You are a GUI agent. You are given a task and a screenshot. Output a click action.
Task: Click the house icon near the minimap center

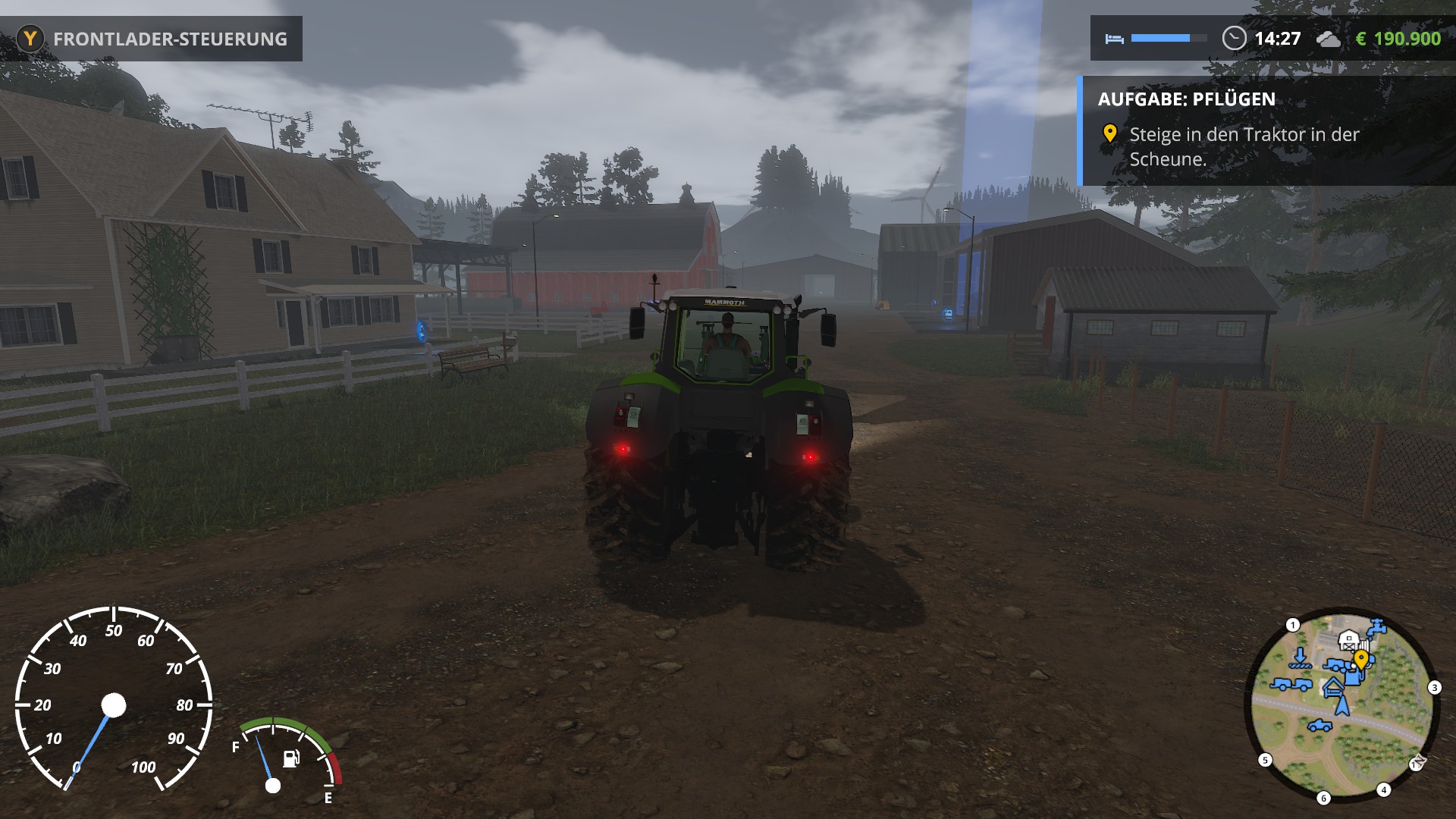tap(1334, 687)
